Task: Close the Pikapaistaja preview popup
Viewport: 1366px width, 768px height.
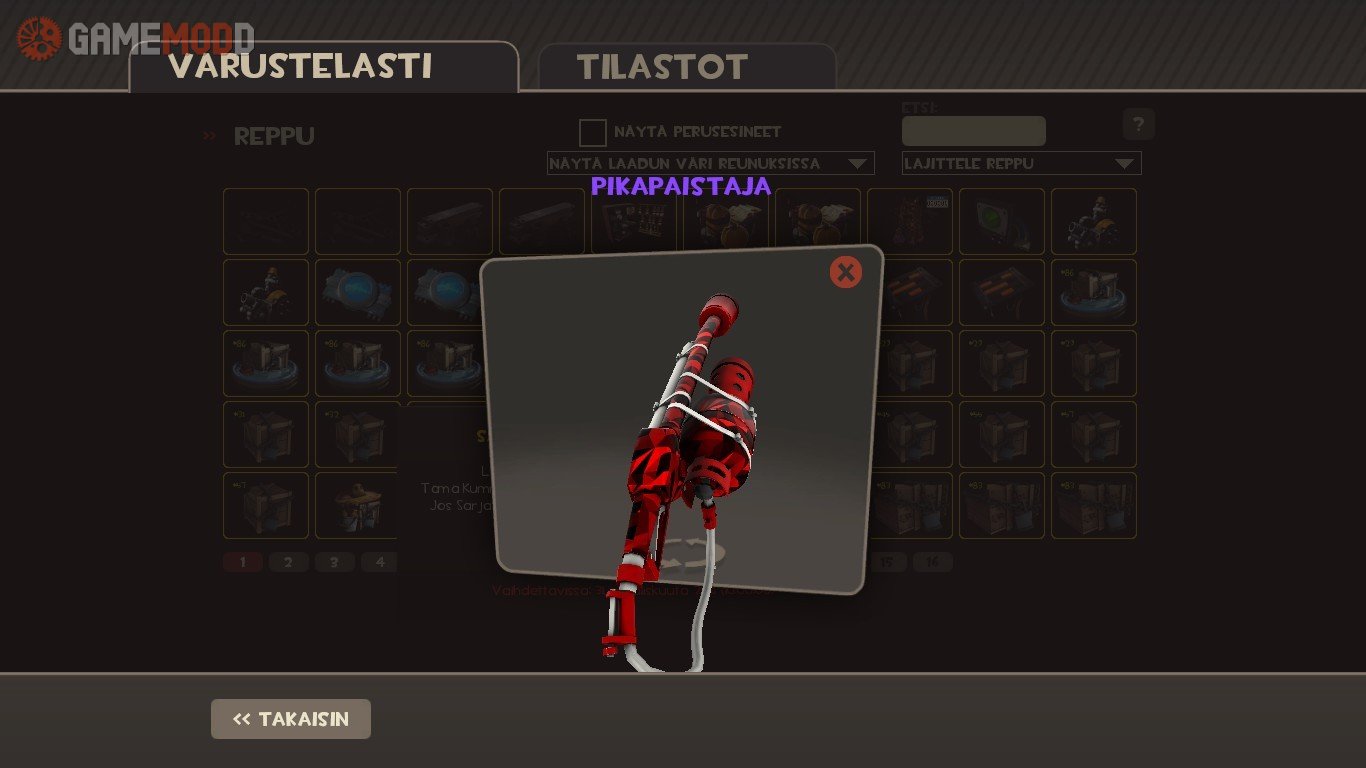Action: click(845, 272)
